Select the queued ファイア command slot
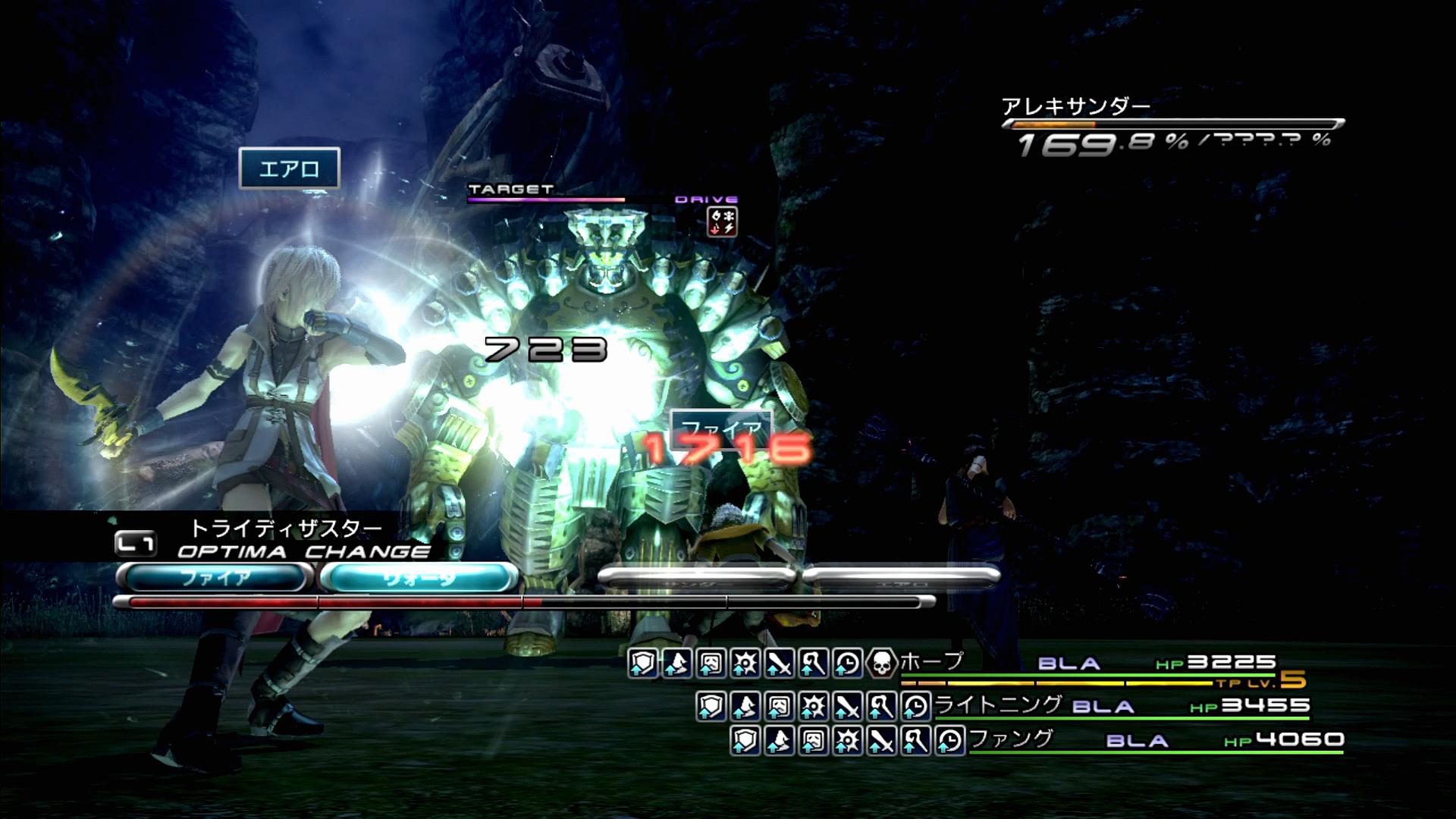 pos(215,578)
